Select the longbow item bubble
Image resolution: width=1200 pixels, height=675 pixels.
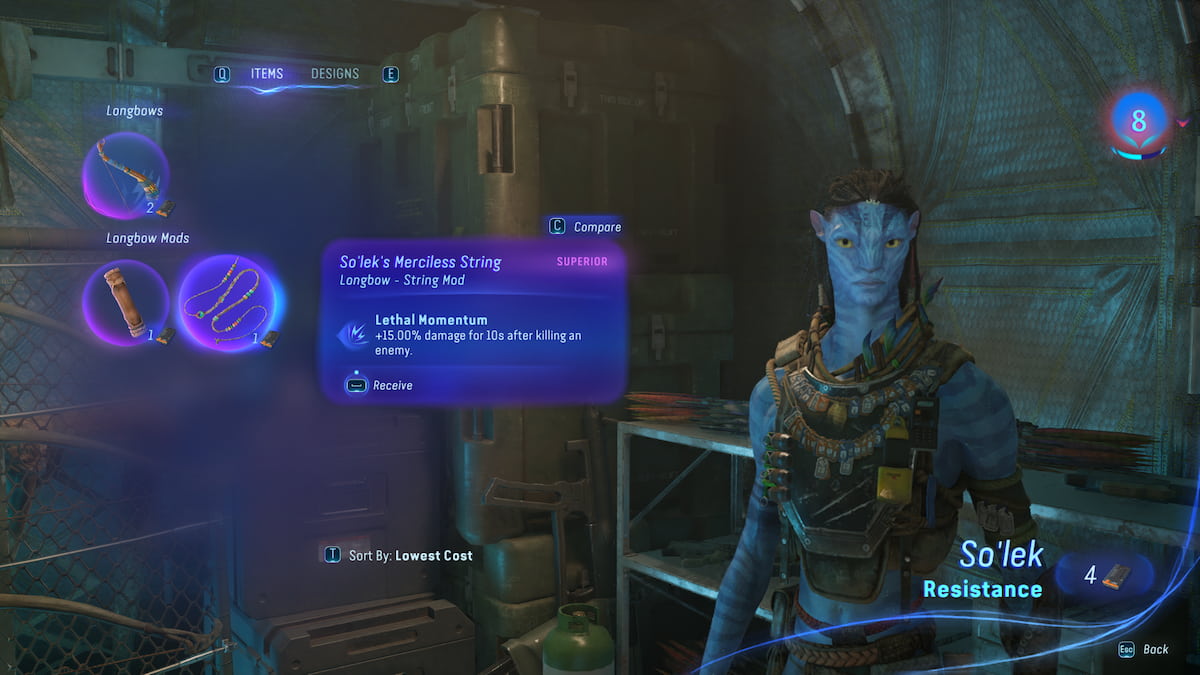coord(125,176)
